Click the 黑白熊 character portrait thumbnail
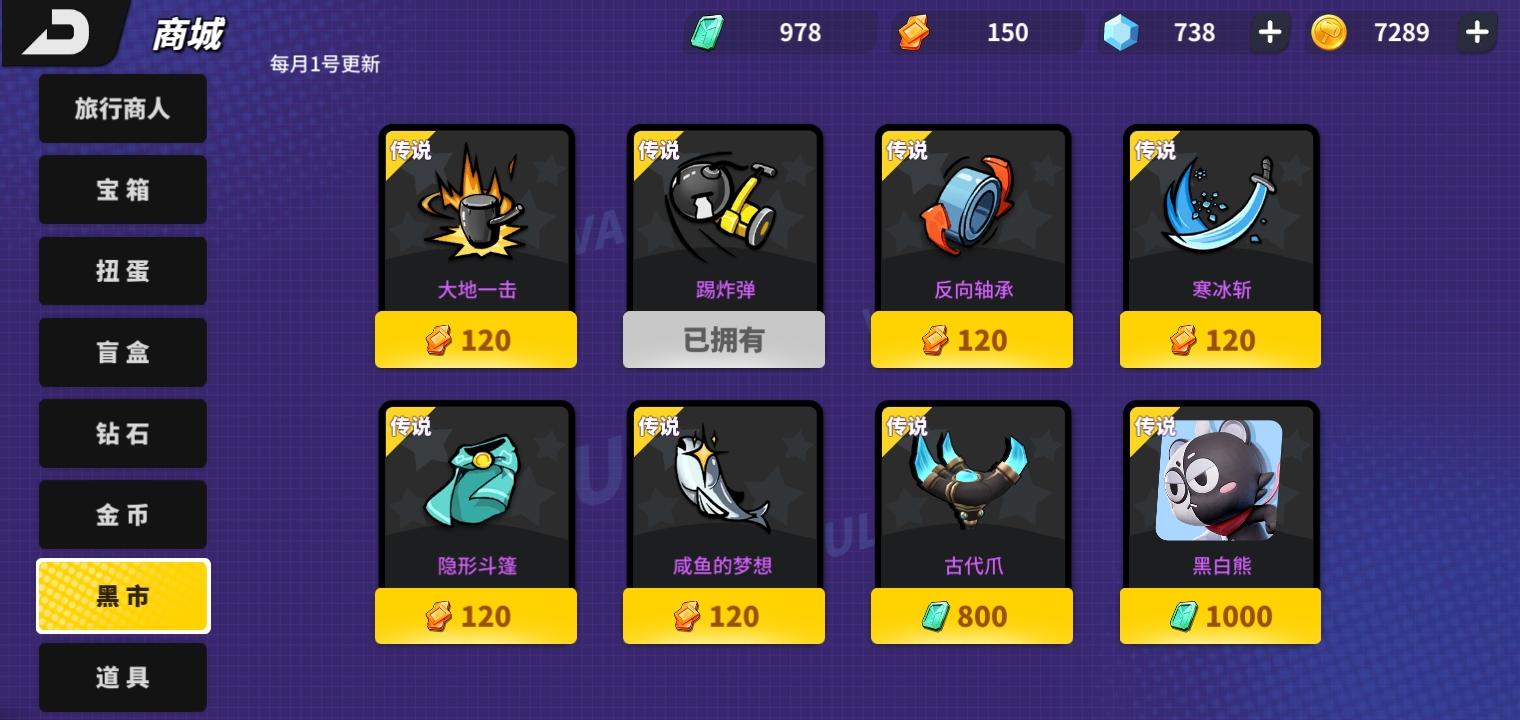Image resolution: width=1520 pixels, height=720 pixels. 1220,481
